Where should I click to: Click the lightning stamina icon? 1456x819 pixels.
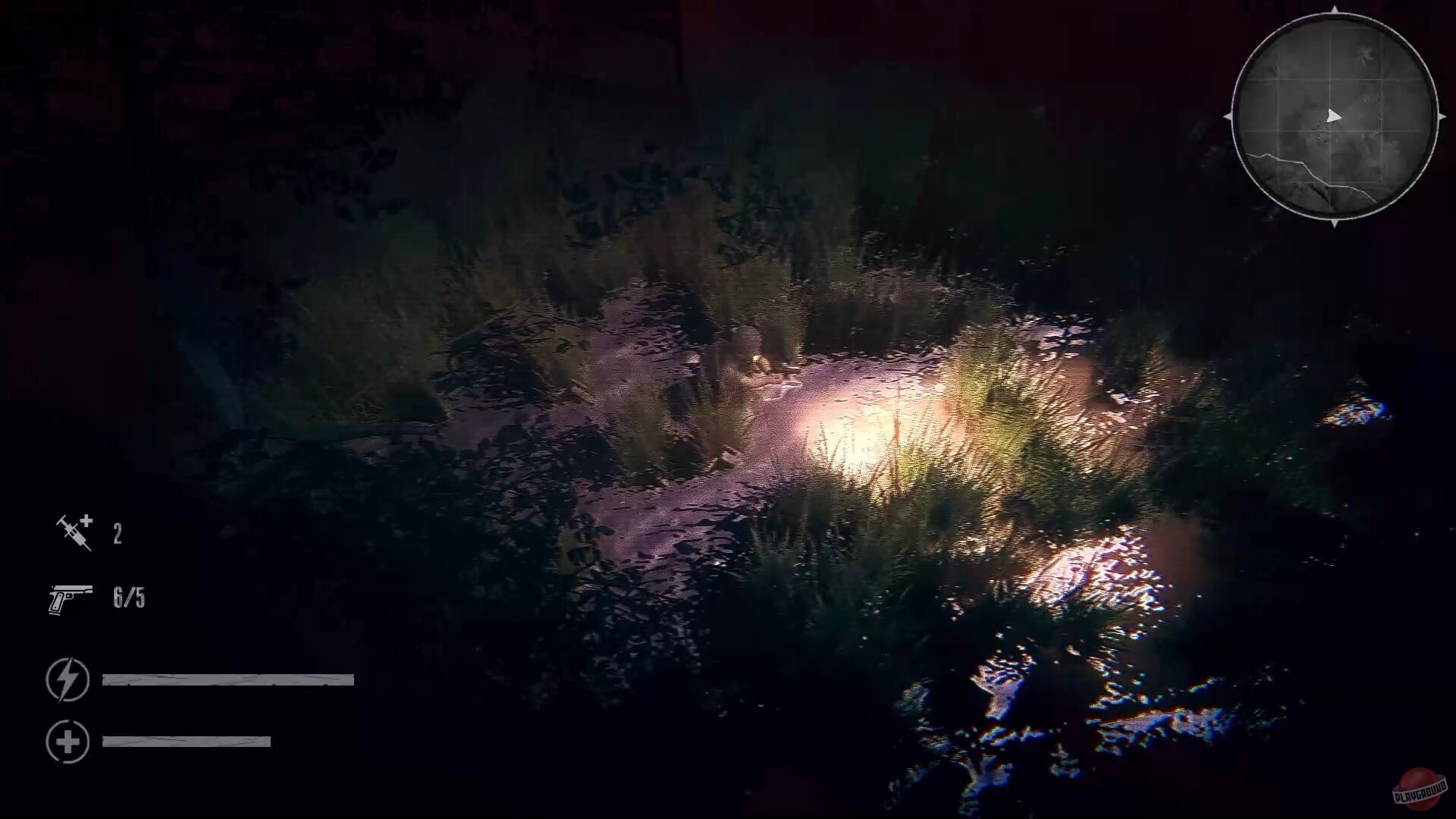[67, 680]
